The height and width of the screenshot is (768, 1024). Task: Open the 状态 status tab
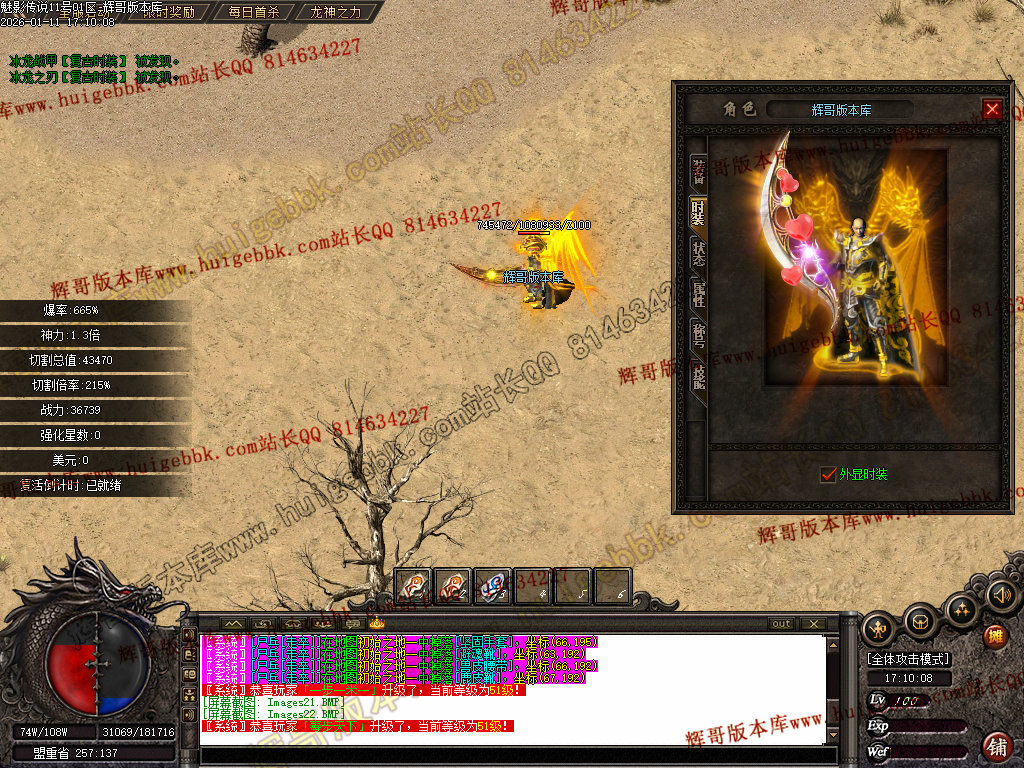pos(699,252)
